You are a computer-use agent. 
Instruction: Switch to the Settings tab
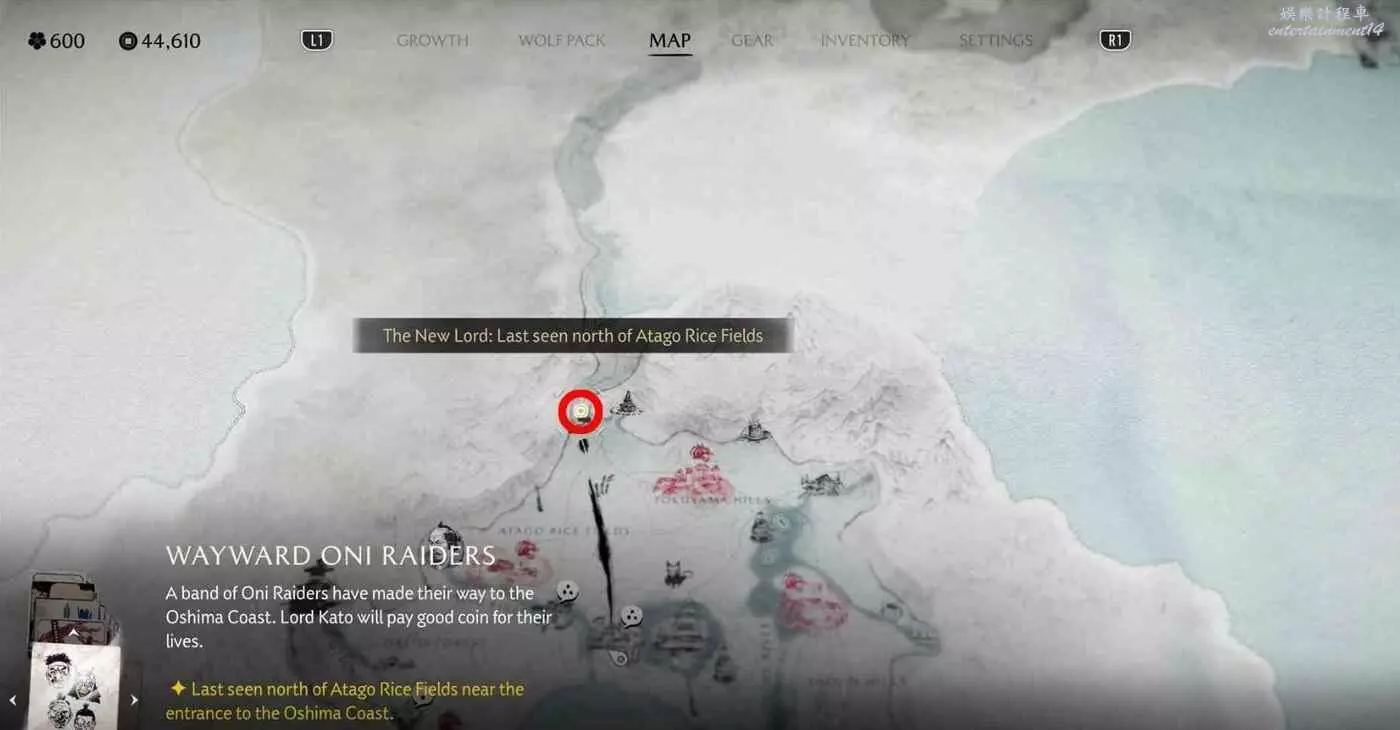[995, 41]
